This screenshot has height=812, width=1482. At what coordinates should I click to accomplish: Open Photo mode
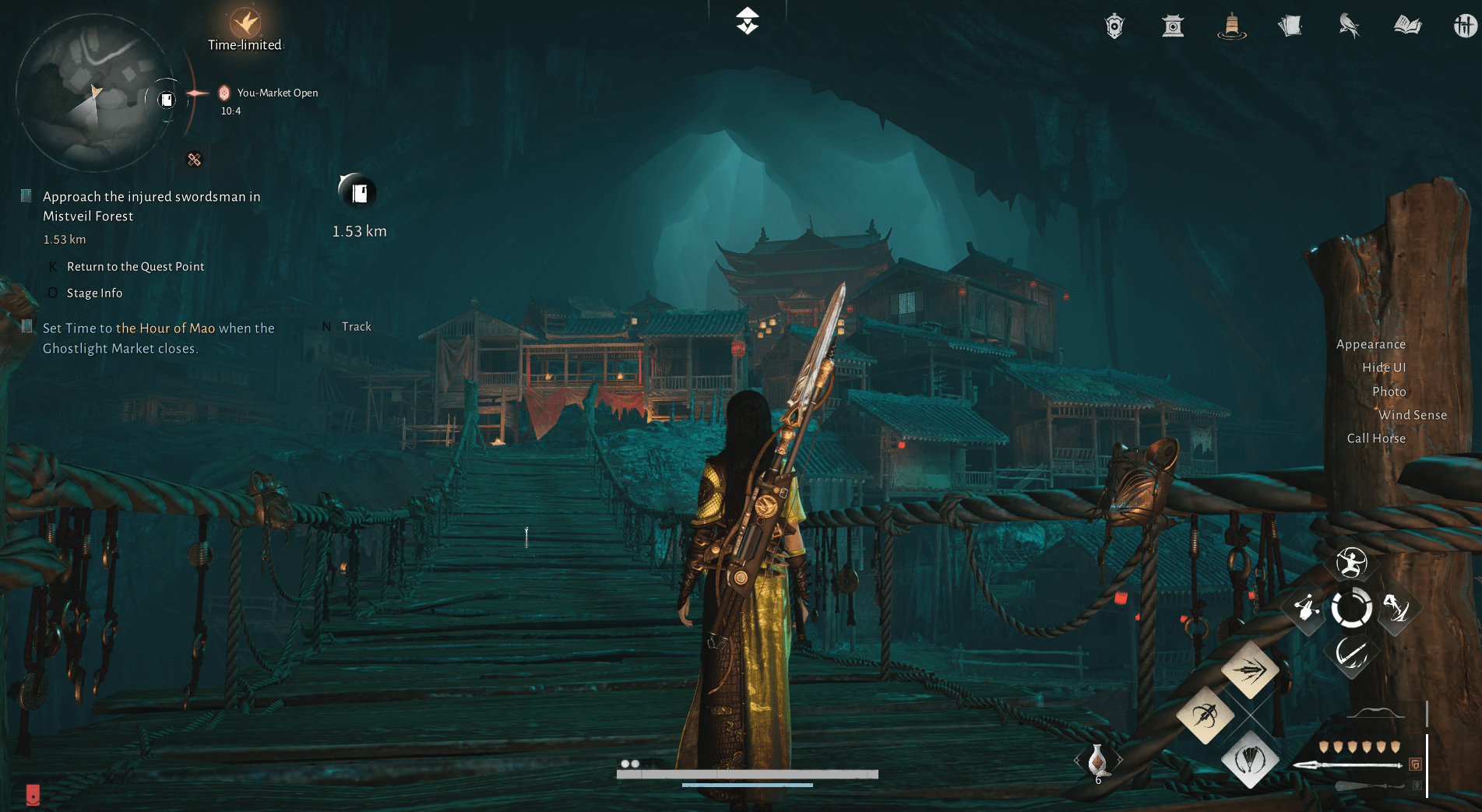point(1389,392)
